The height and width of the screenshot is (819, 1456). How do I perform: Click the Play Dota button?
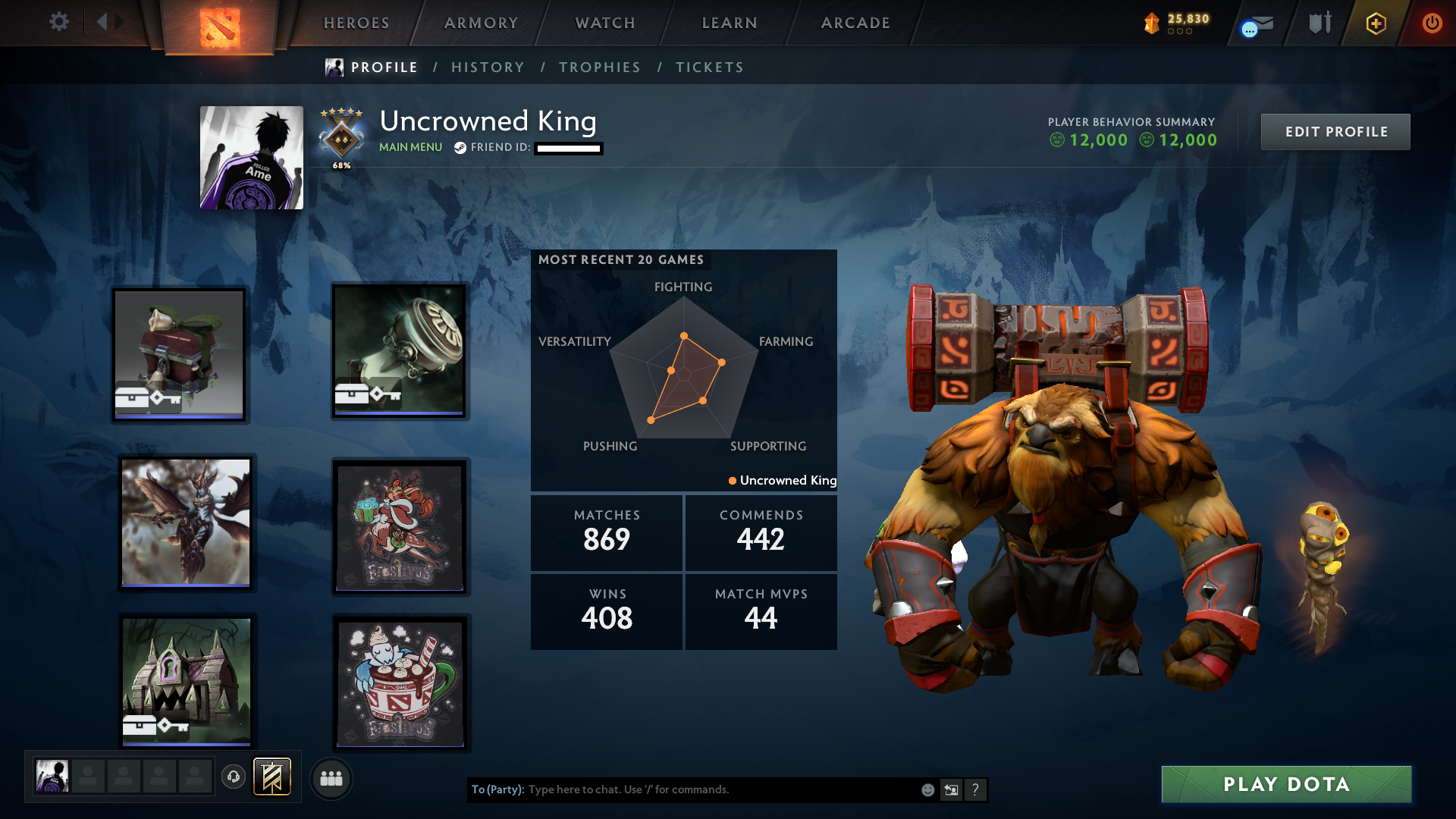(1286, 784)
